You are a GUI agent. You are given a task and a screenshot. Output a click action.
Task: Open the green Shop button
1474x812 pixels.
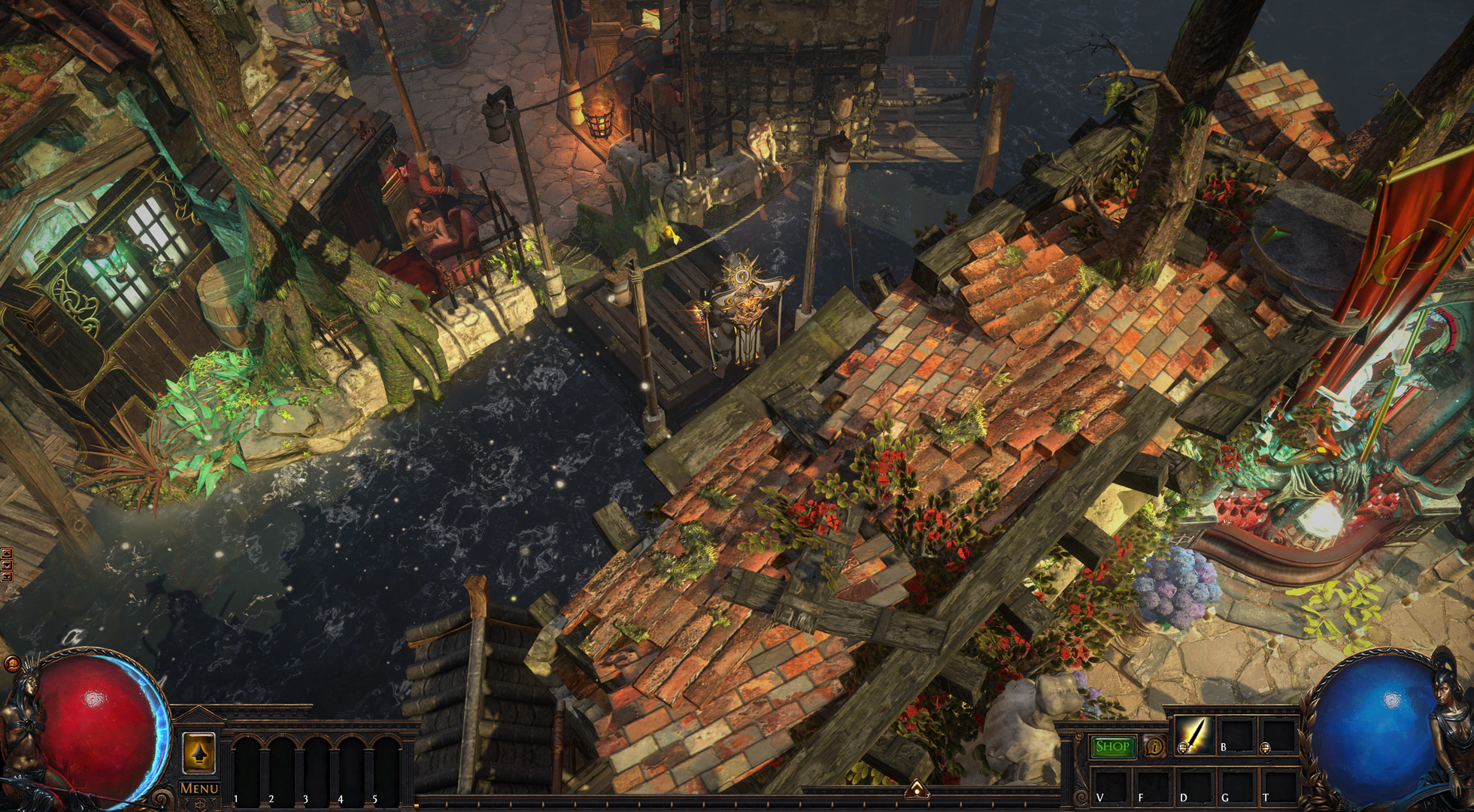coord(1113,746)
